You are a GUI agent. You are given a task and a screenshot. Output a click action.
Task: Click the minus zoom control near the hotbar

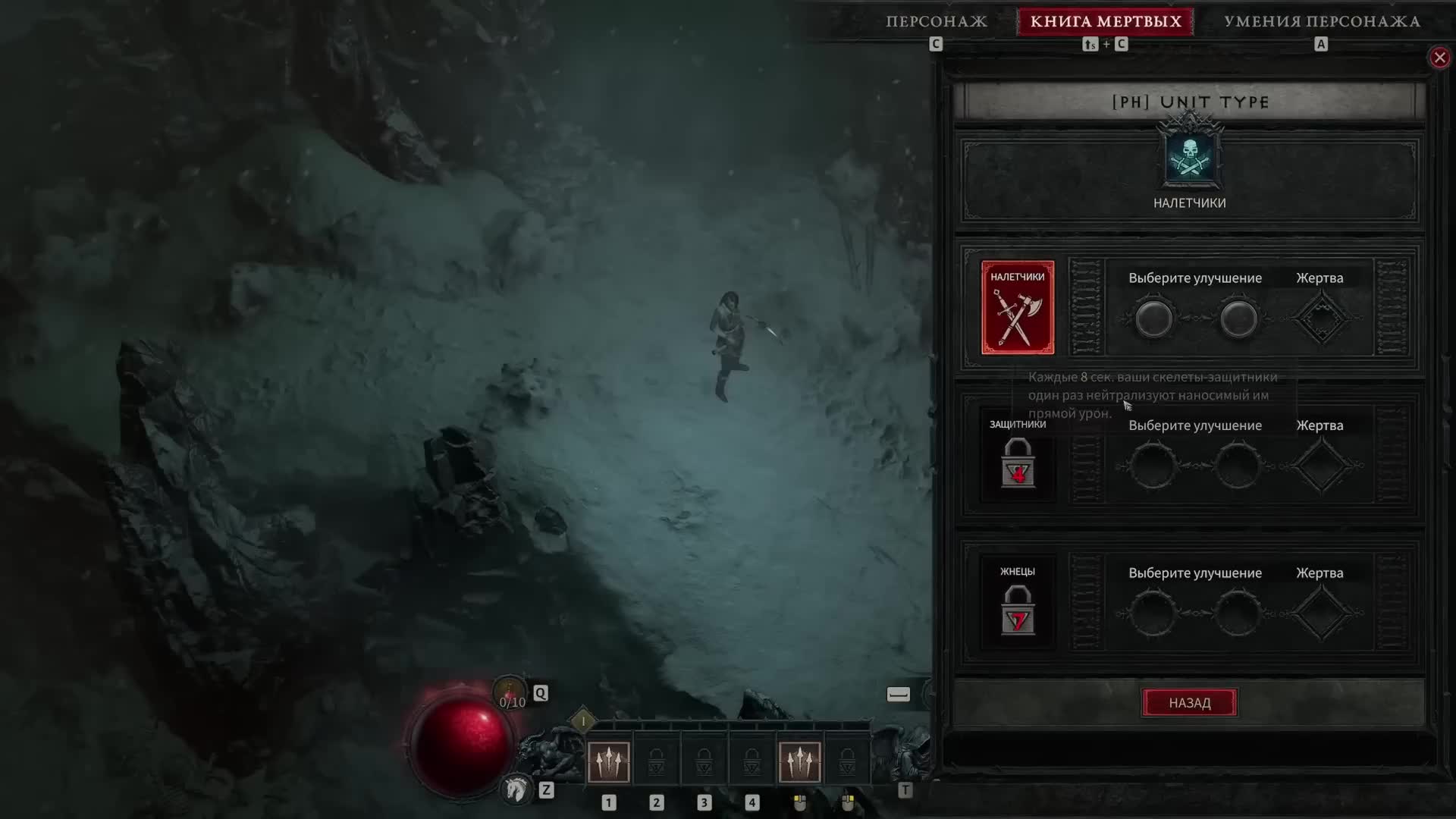coord(898,693)
